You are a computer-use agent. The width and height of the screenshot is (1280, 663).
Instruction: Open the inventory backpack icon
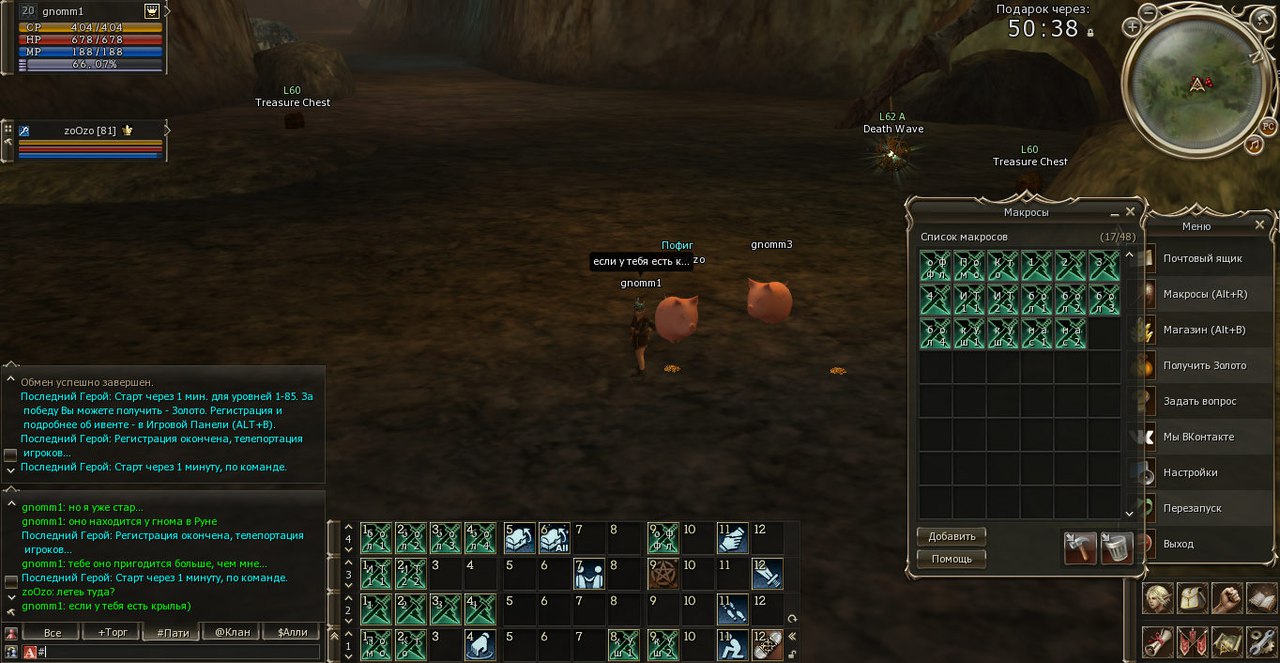tap(1192, 599)
